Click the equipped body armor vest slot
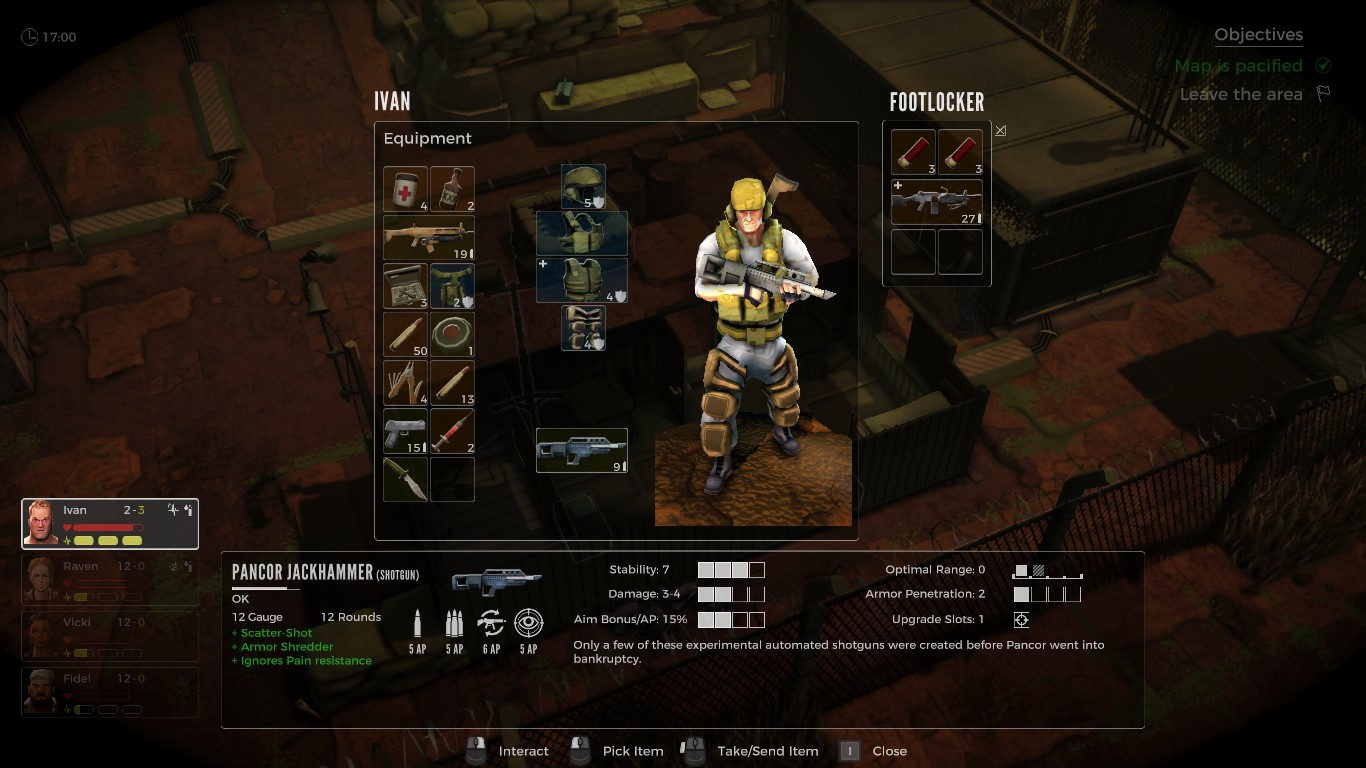The width and height of the screenshot is (1366, 768). coord(582,280)
